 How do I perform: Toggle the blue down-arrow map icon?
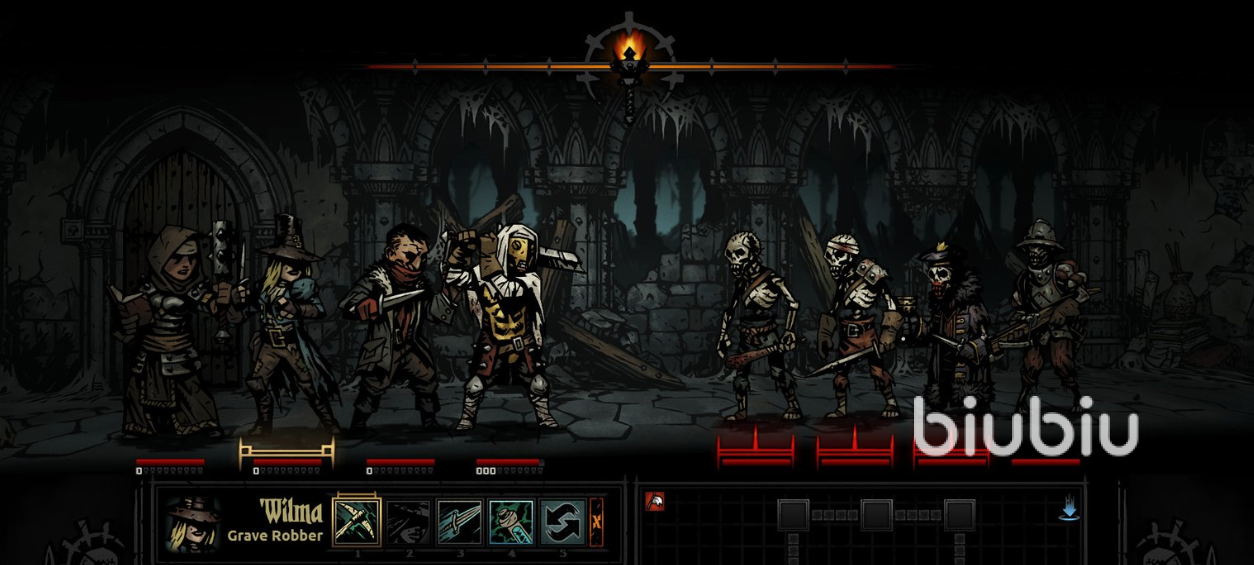click(x=1068, y=511)
